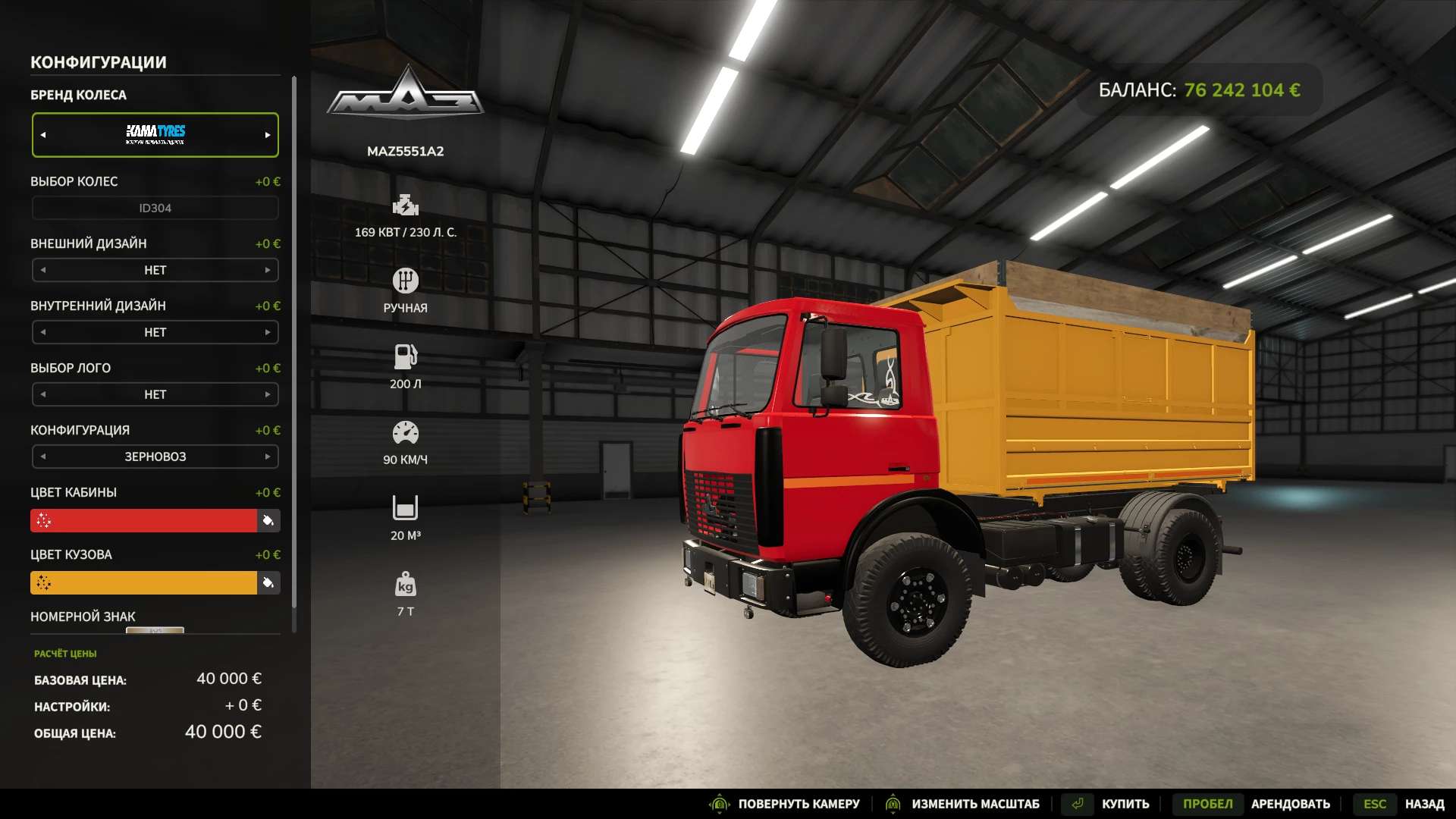
Task: Go to previous external design option
Action: (x=43, y=270)
